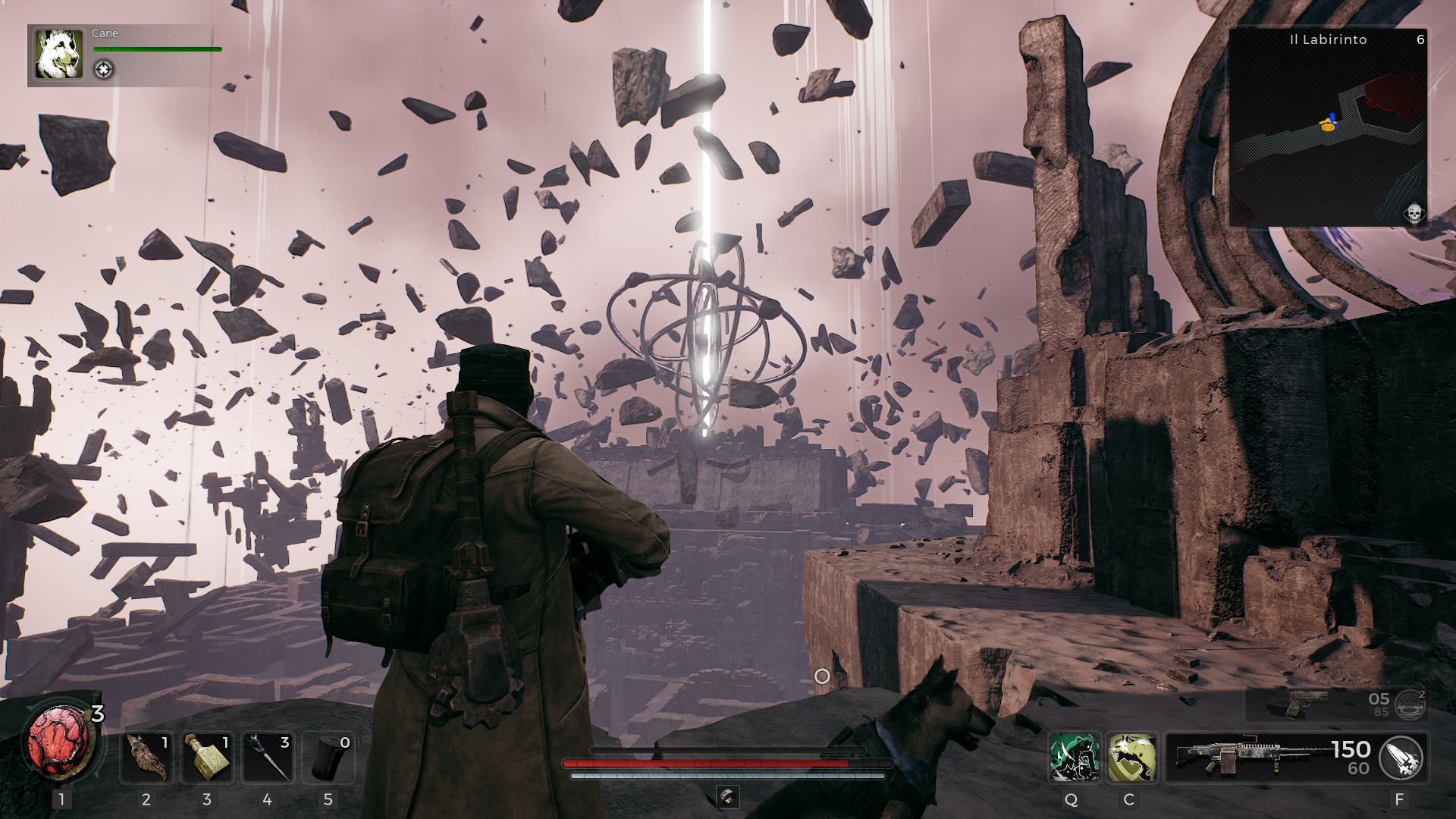Trigger the rocket weapon mod icon
Image resolution: width=1456 pixels, height=819 pixels.
[1401, 757]
